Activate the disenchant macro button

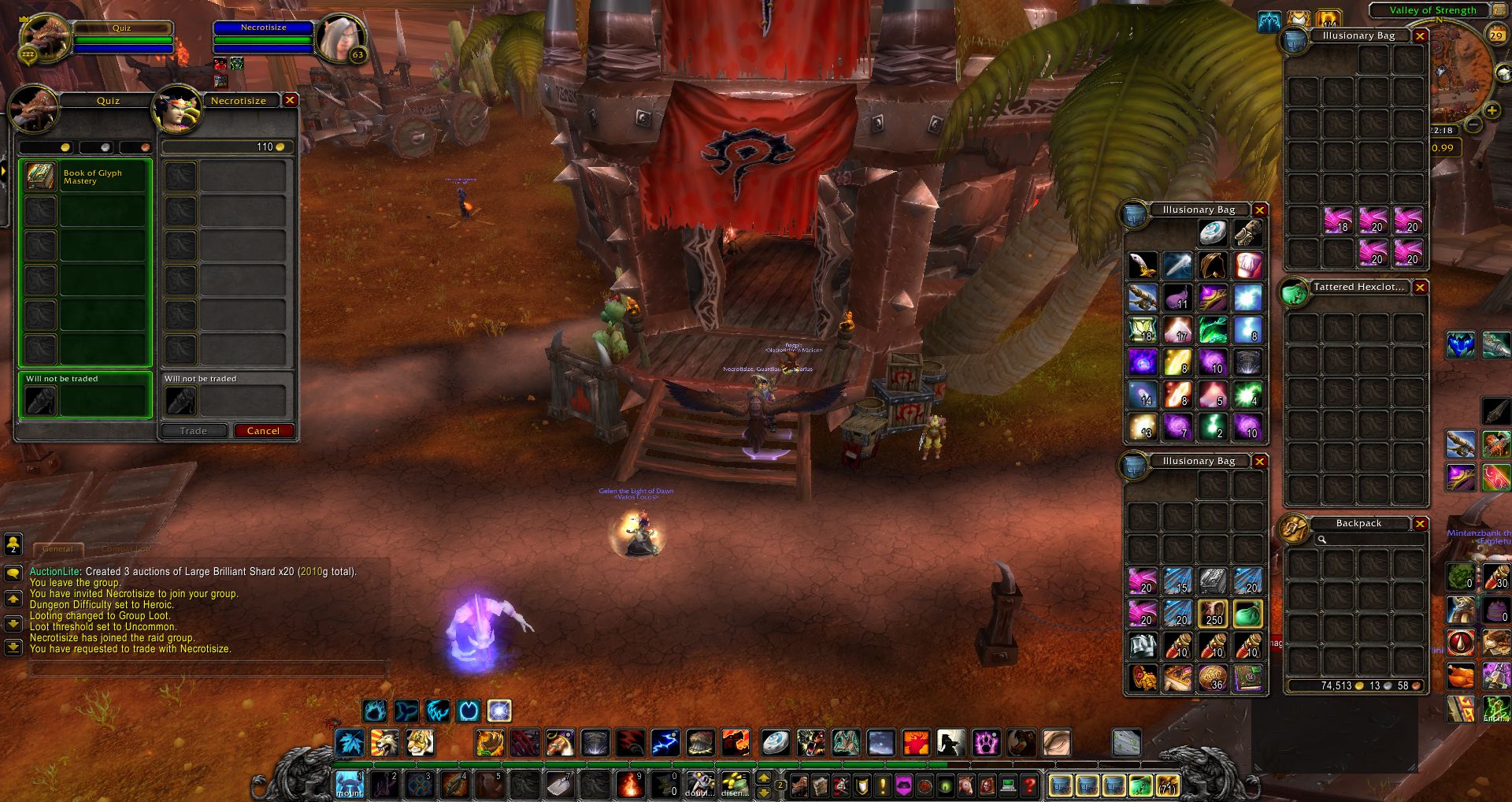(x=735, y=785)
